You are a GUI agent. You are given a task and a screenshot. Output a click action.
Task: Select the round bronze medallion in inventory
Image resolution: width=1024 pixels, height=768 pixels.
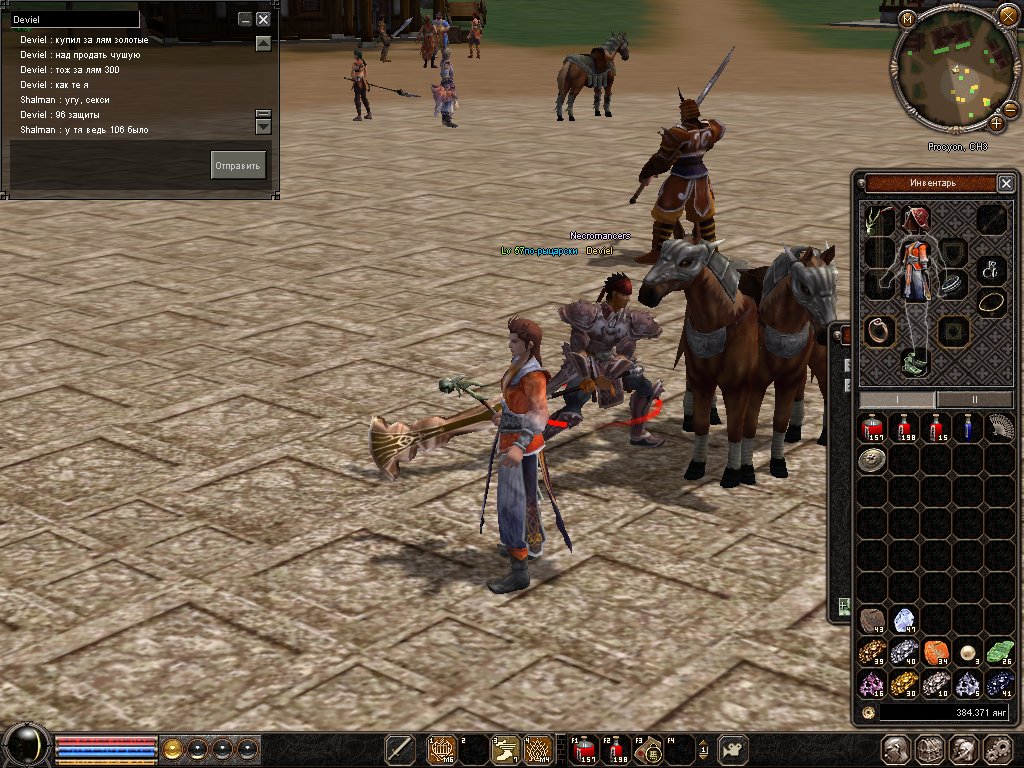[x=872, y=459]
